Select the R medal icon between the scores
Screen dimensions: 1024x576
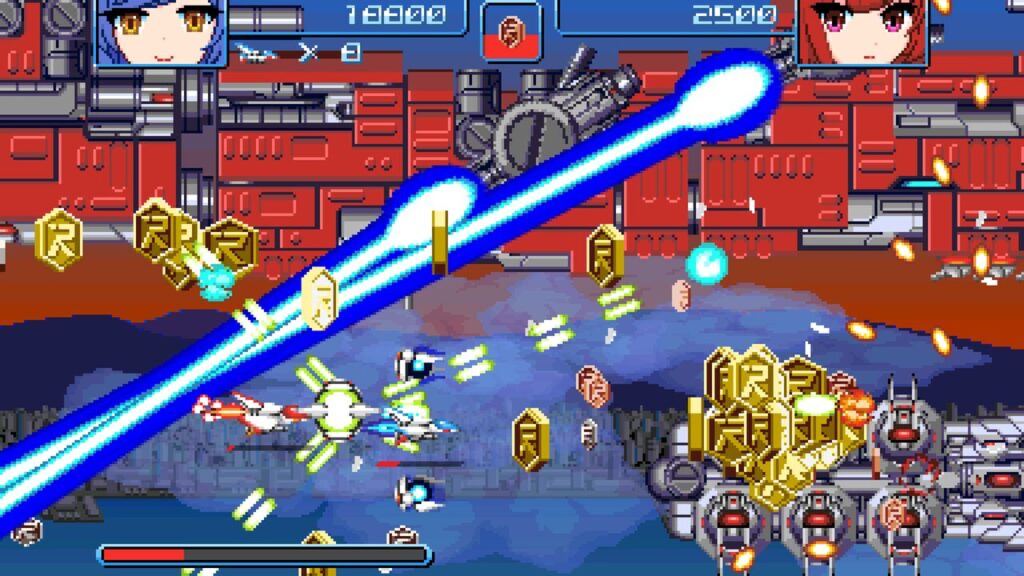pos(512,28)
